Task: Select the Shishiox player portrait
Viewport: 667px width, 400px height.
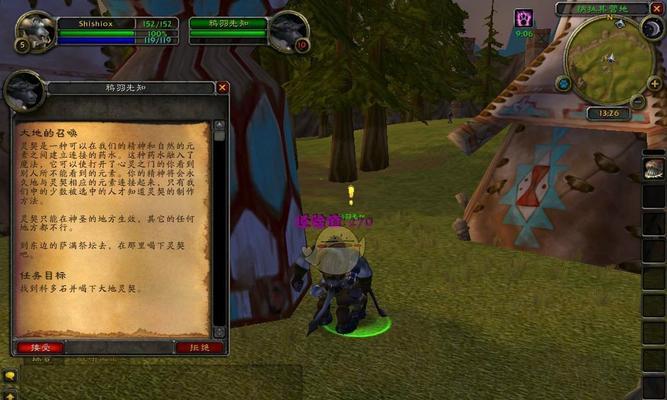Action: pos(35,31)
